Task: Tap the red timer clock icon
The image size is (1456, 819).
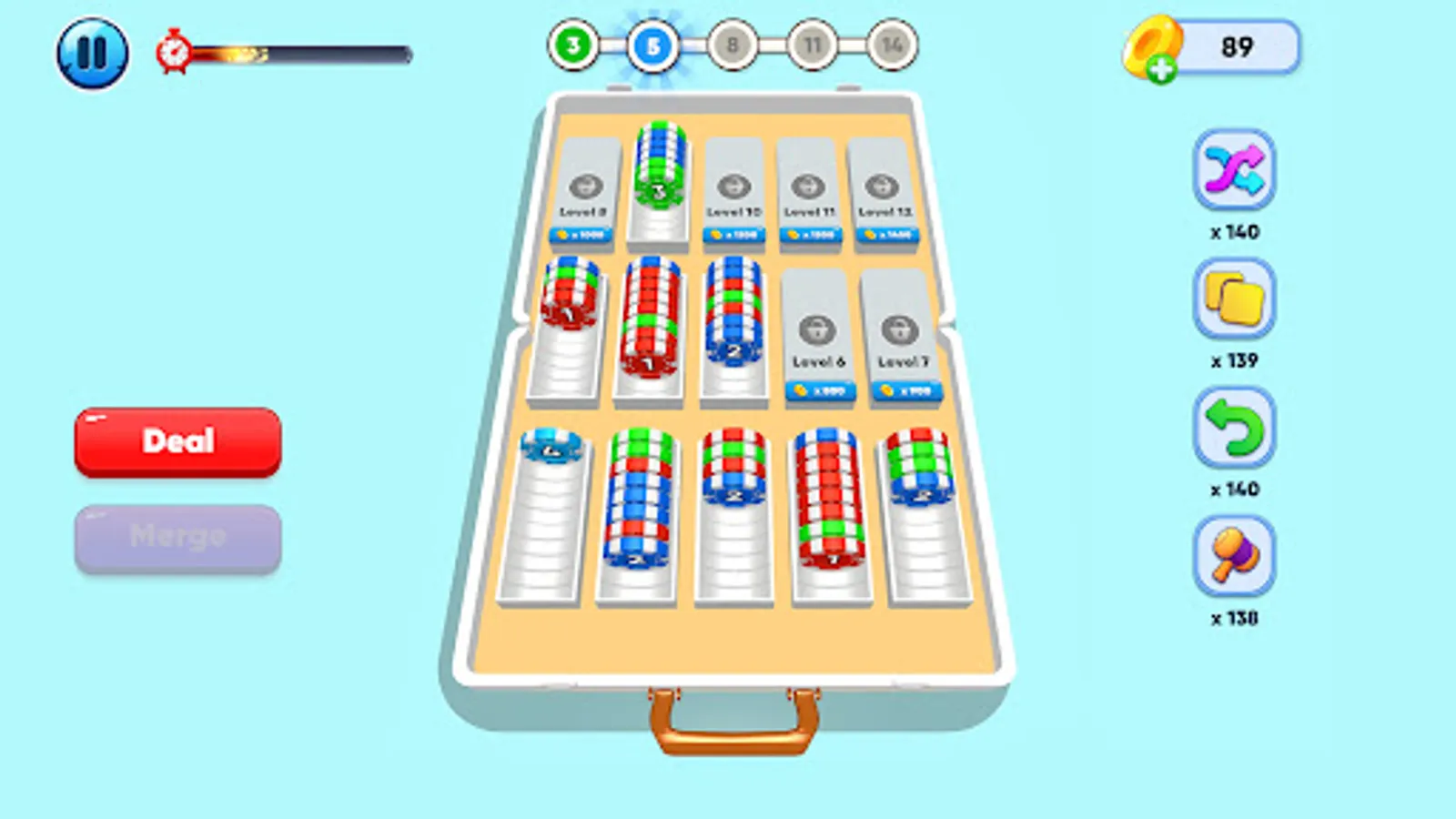Action: point(175,52)
